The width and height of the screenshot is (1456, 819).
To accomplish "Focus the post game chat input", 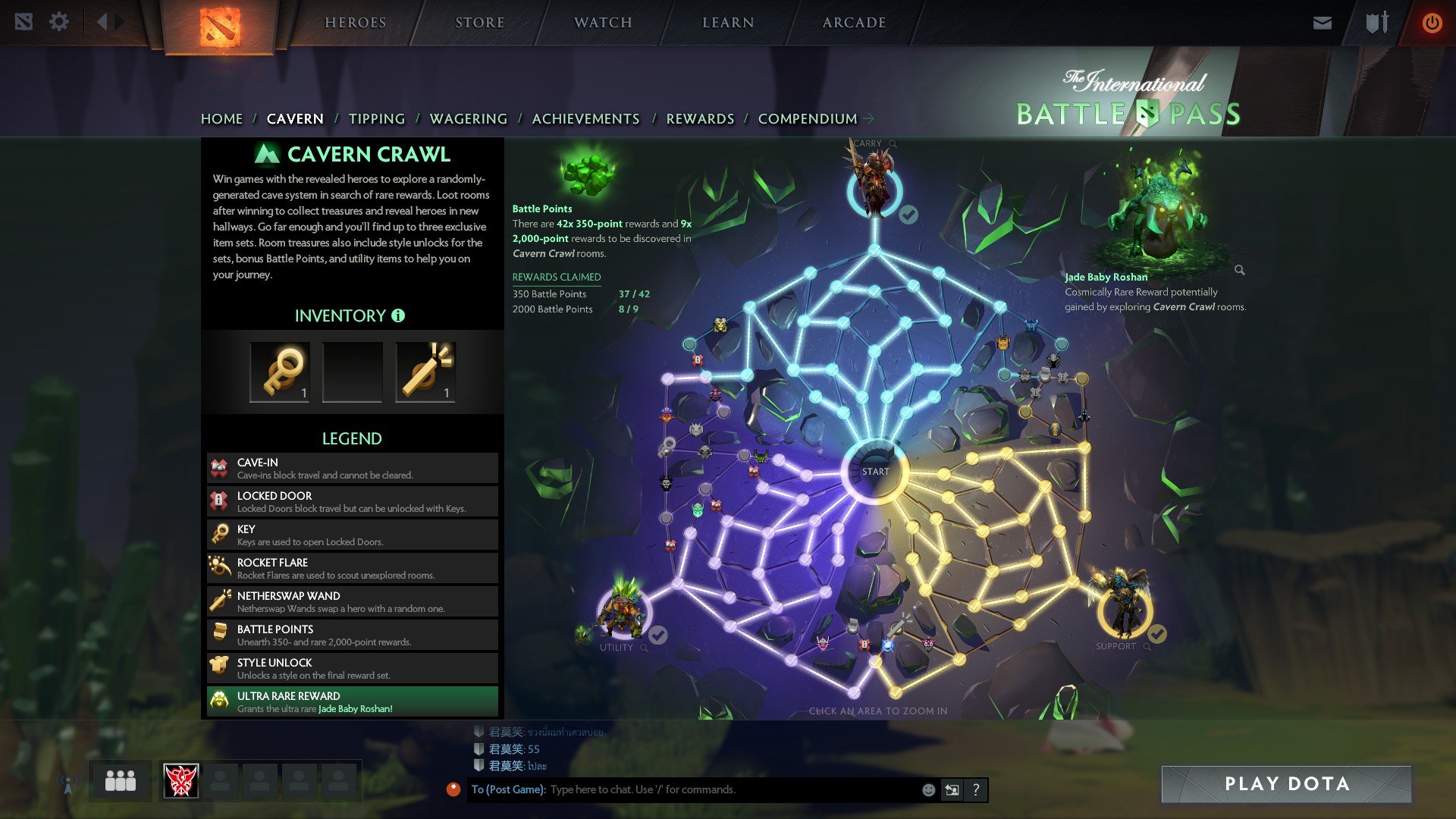I will coord(728,789).
